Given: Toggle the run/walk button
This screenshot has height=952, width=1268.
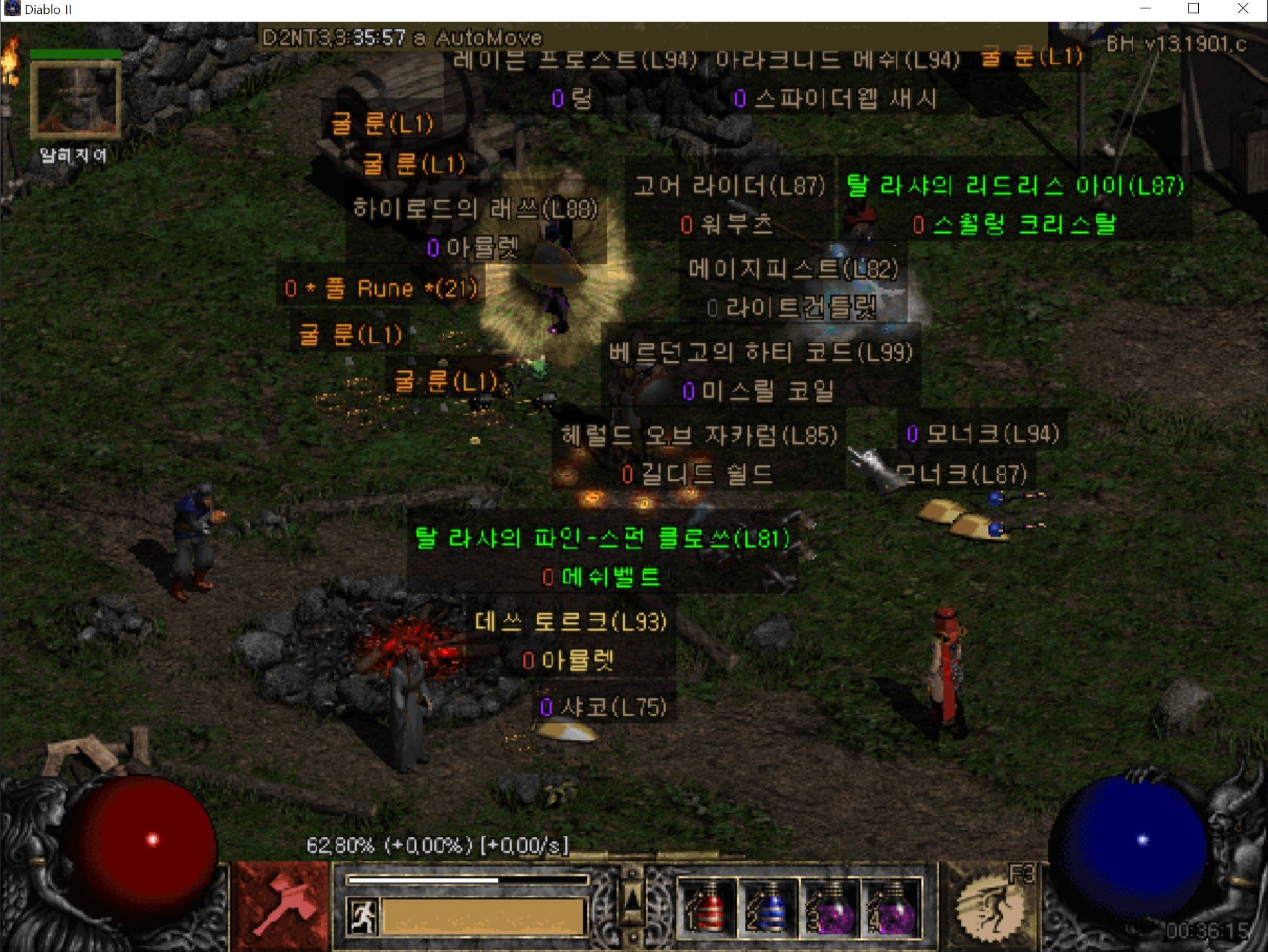Looking at the screenshot, I should [362, 916].
